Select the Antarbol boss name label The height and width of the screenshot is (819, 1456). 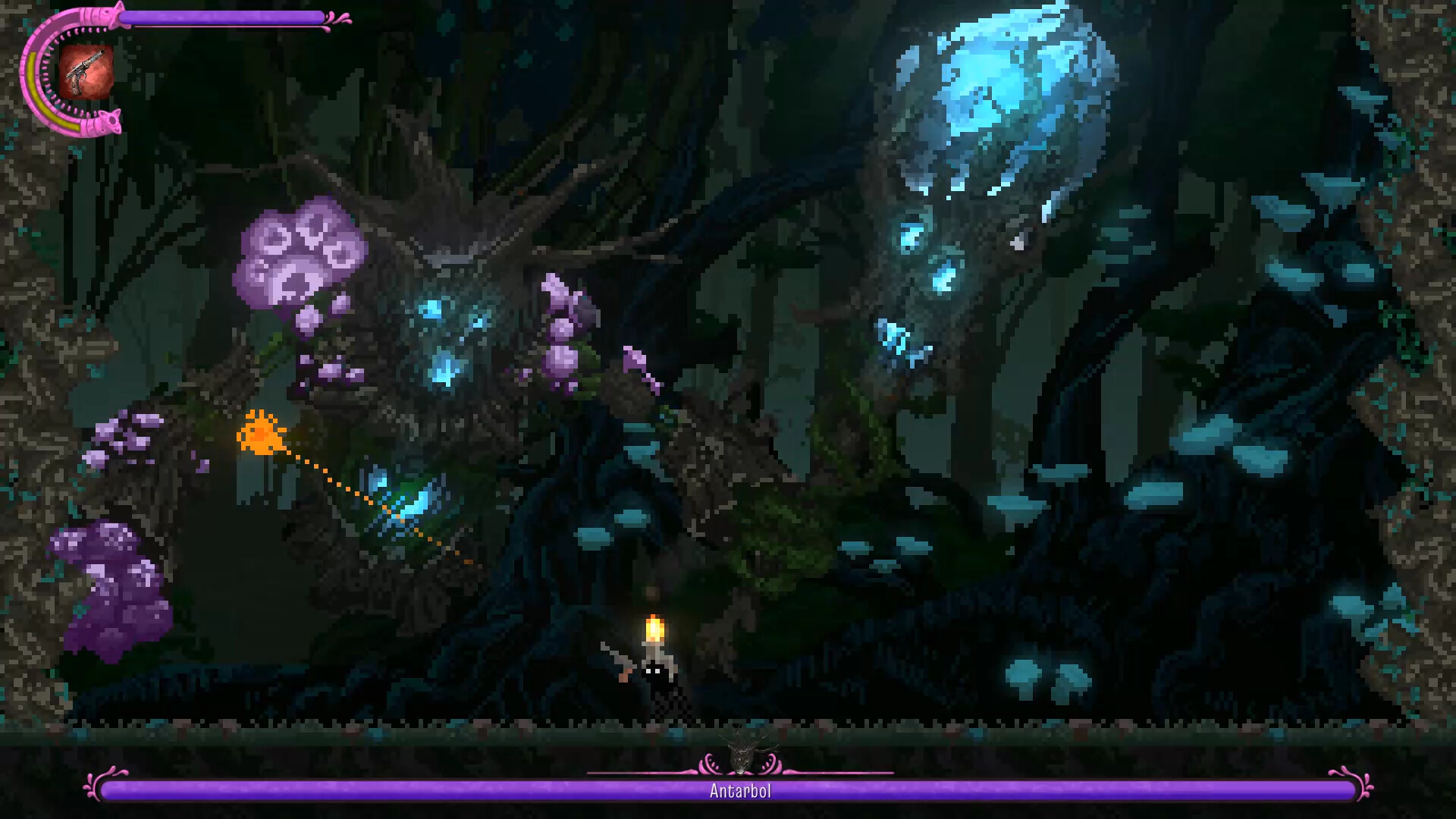(739, 790)
